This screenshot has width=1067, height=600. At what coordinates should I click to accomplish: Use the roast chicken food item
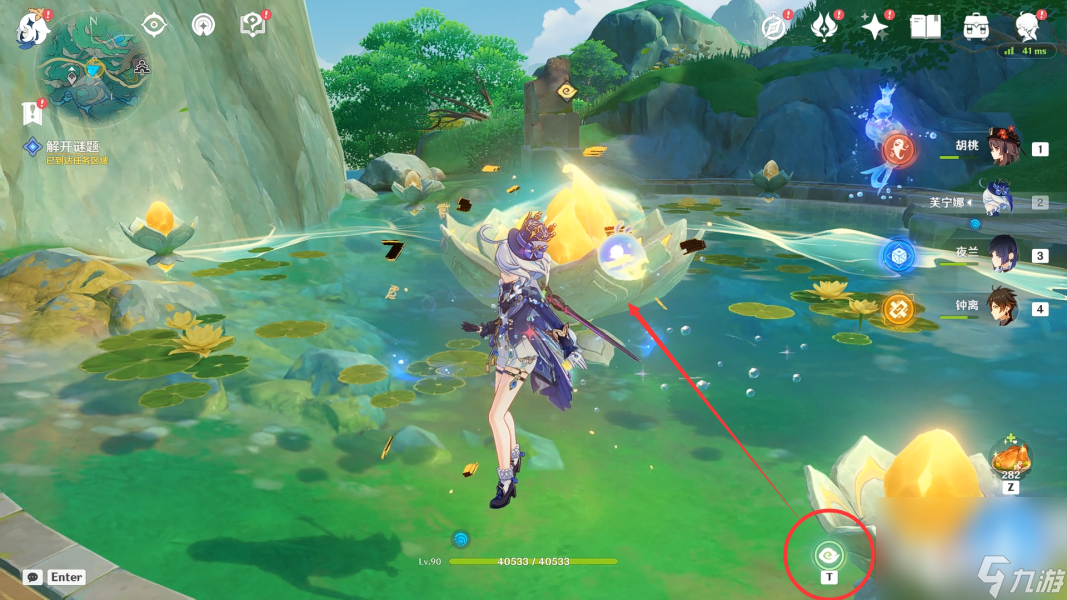coord(1009,460)
